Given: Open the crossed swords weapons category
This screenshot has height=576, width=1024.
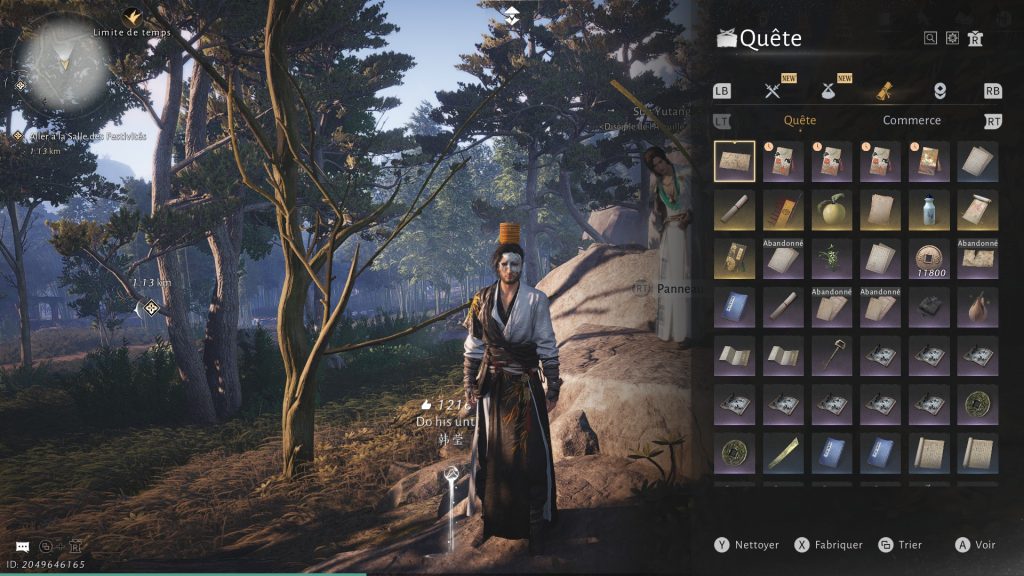Looking at the screenshot, I should pos(772,91).
